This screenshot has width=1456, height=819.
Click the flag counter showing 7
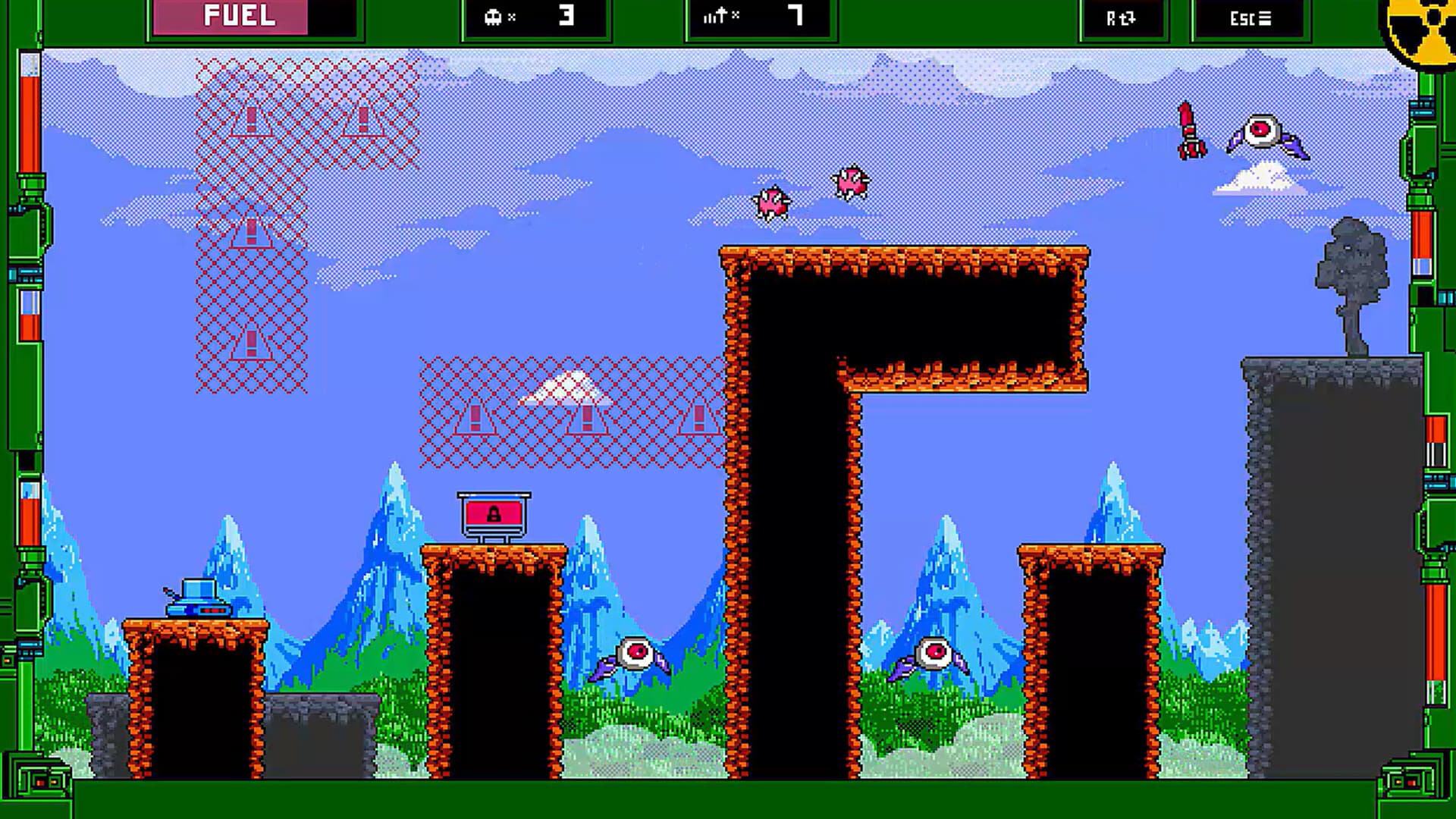click(x=758, y=17)
